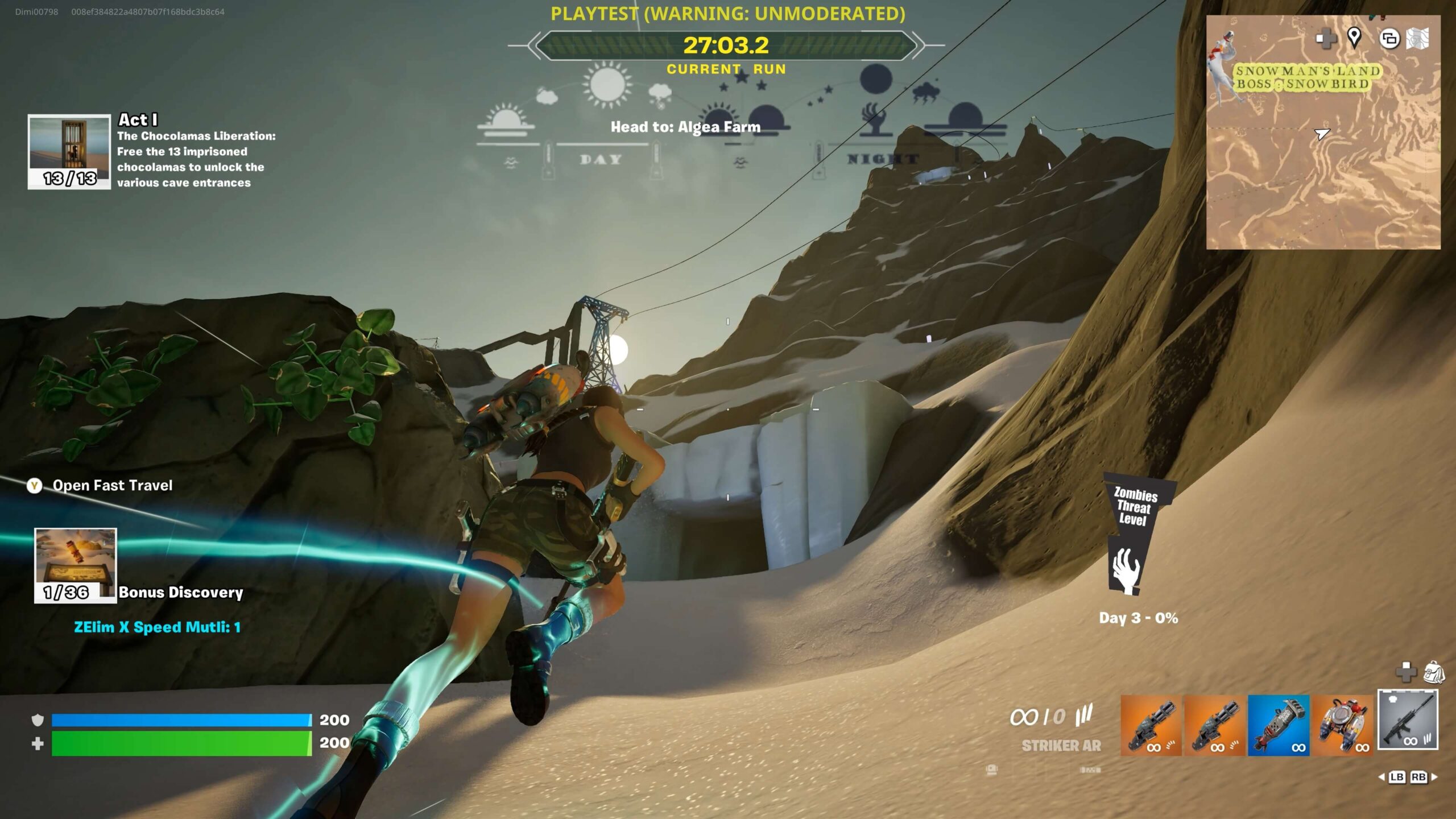This screenshot has height=819, width=1456.
Task: Select the jetpack hotbar slot
Action: 1342,725
